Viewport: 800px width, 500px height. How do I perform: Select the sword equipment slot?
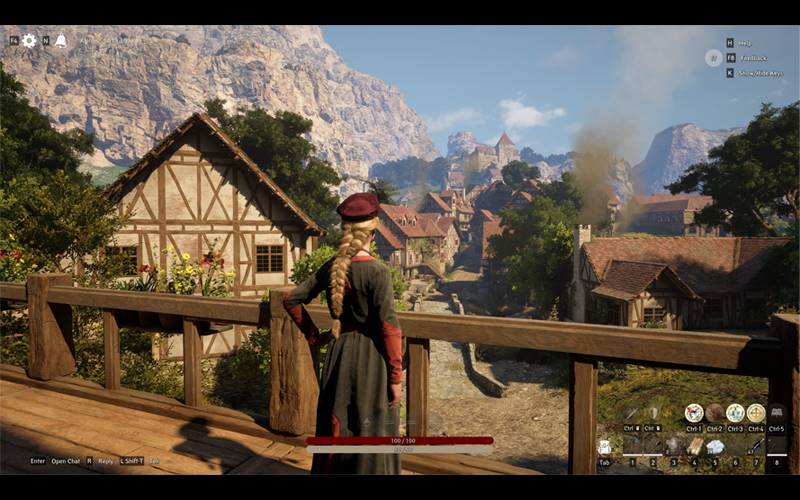pos(632,413)
